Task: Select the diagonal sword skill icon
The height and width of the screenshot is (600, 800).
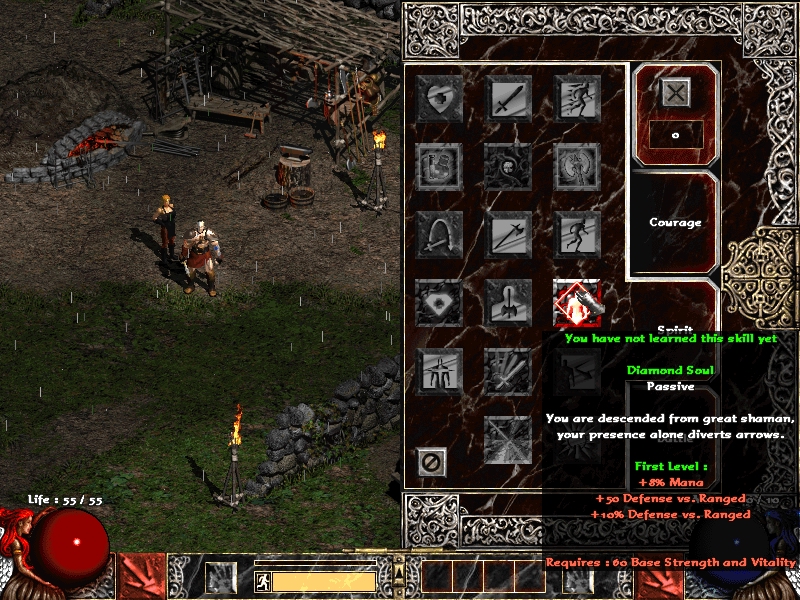Action: (508, 97)
